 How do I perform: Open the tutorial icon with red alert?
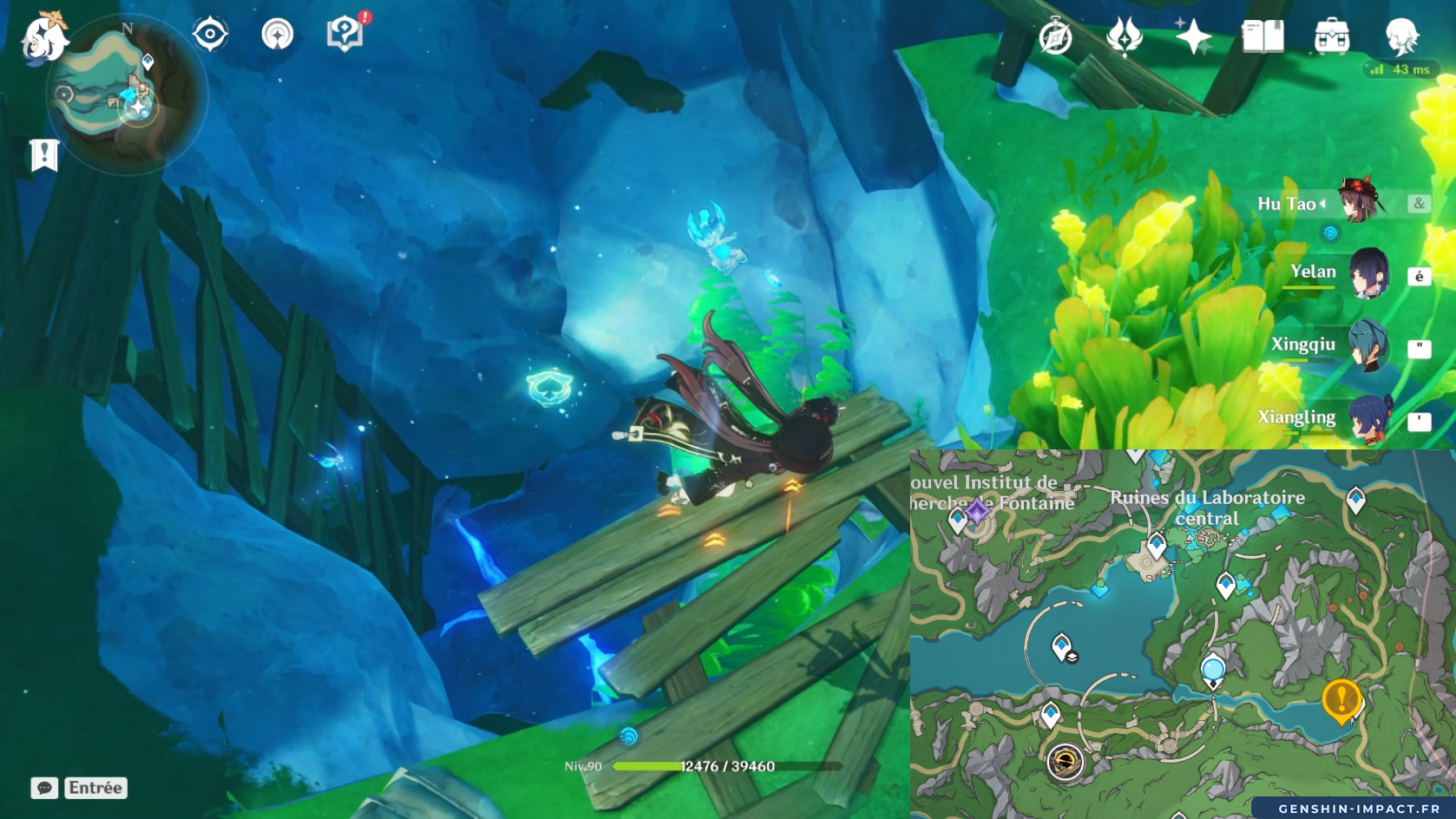[x=345, y=35]
